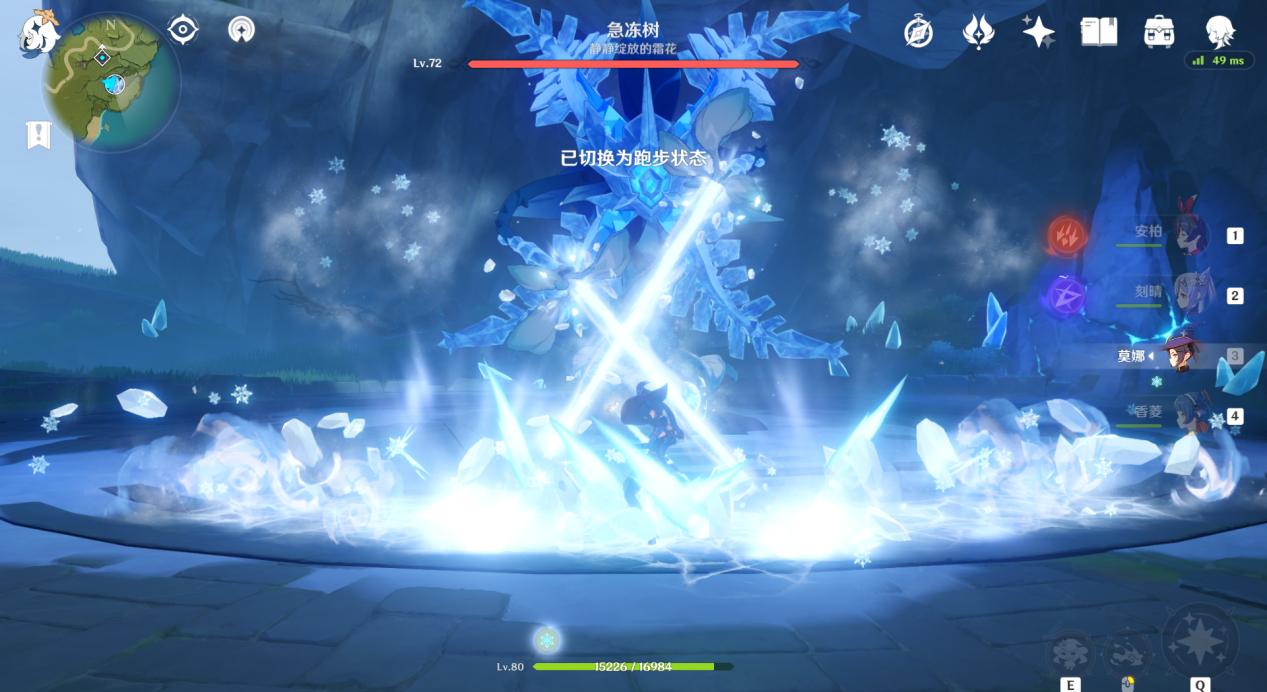Image resolution: width=1267 pixels, height=692 pixels.
Task: Open the four-pointed star wish icon
Action: click(1038, 32)
